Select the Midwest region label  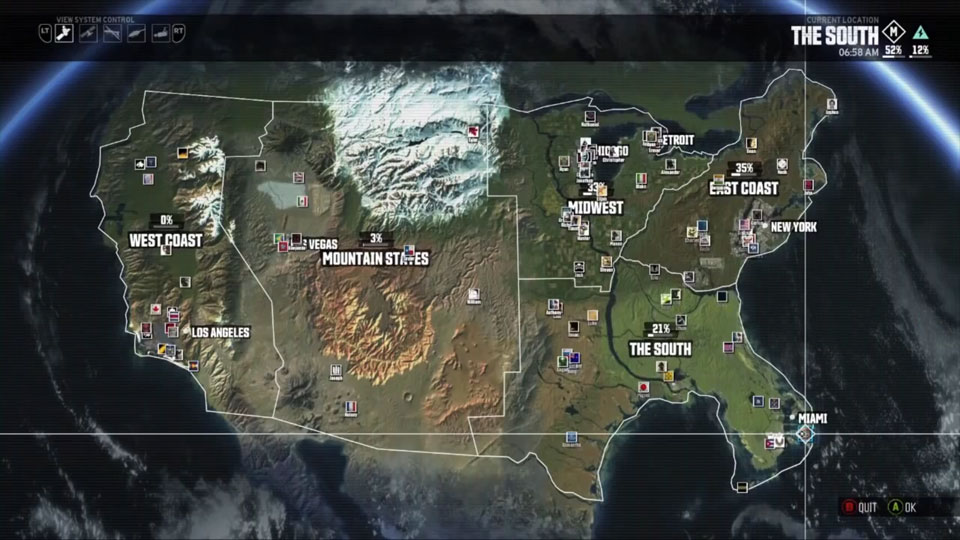tap(595, 208)
